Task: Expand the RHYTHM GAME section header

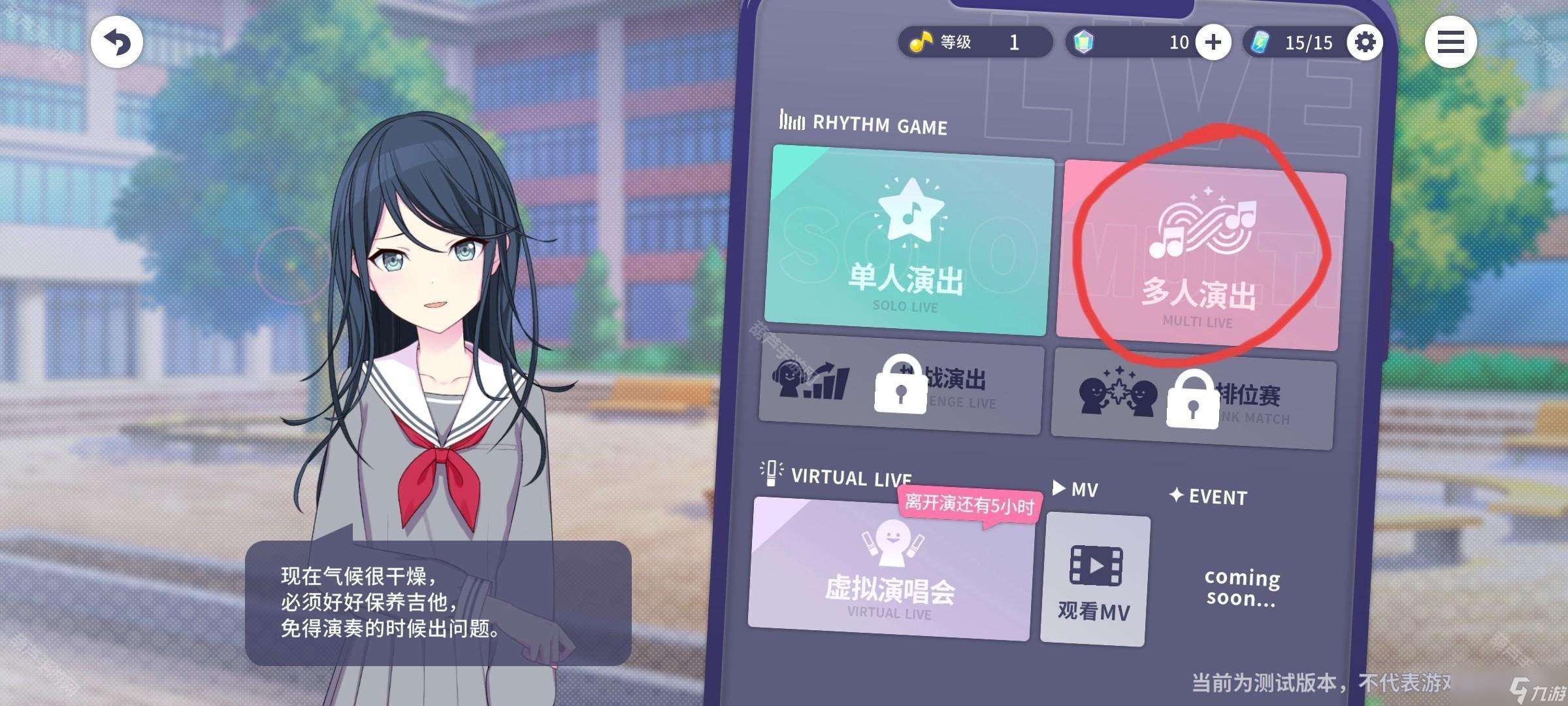Action: click(x=862, y=124)
